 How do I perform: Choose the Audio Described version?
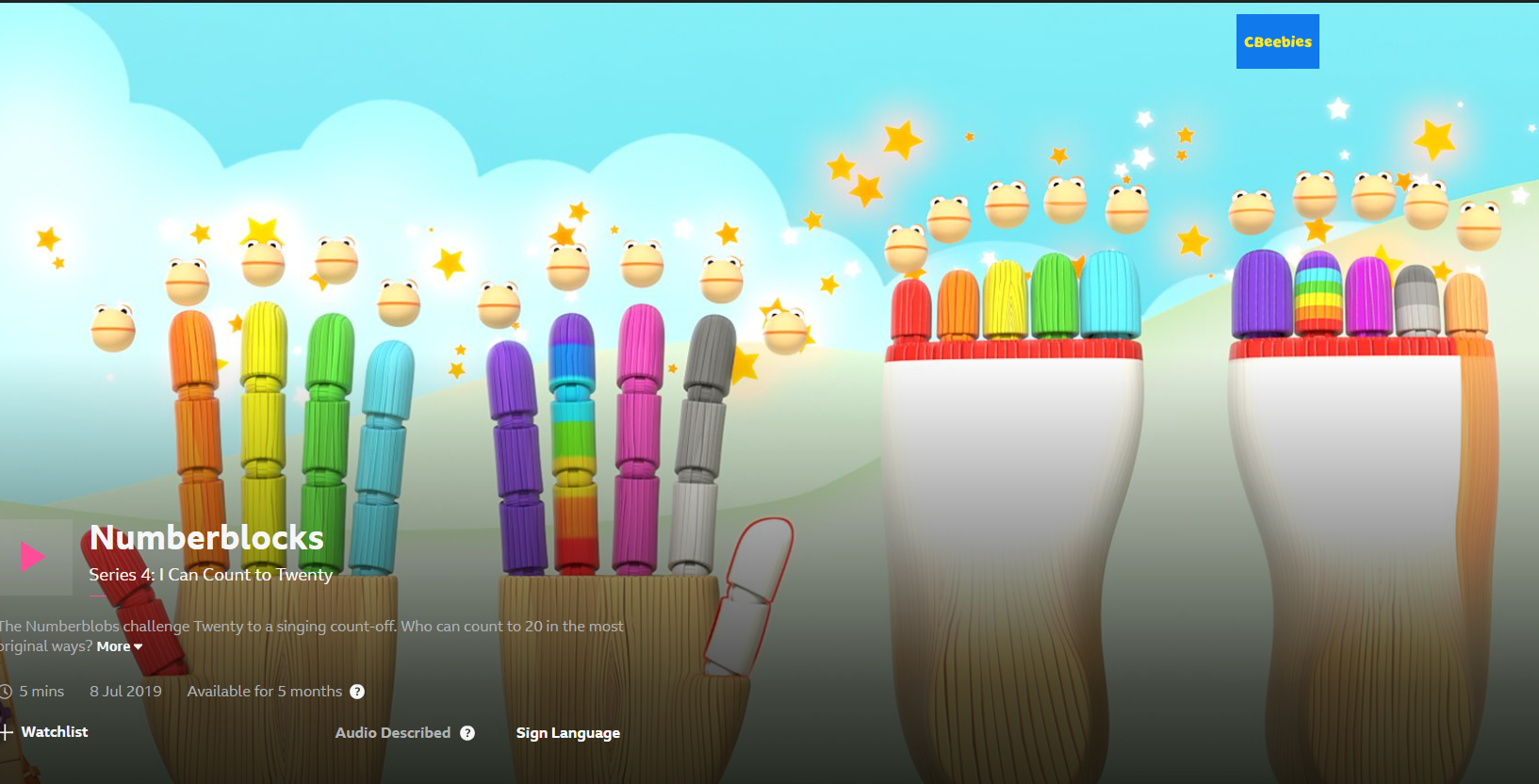coord(392,733)
